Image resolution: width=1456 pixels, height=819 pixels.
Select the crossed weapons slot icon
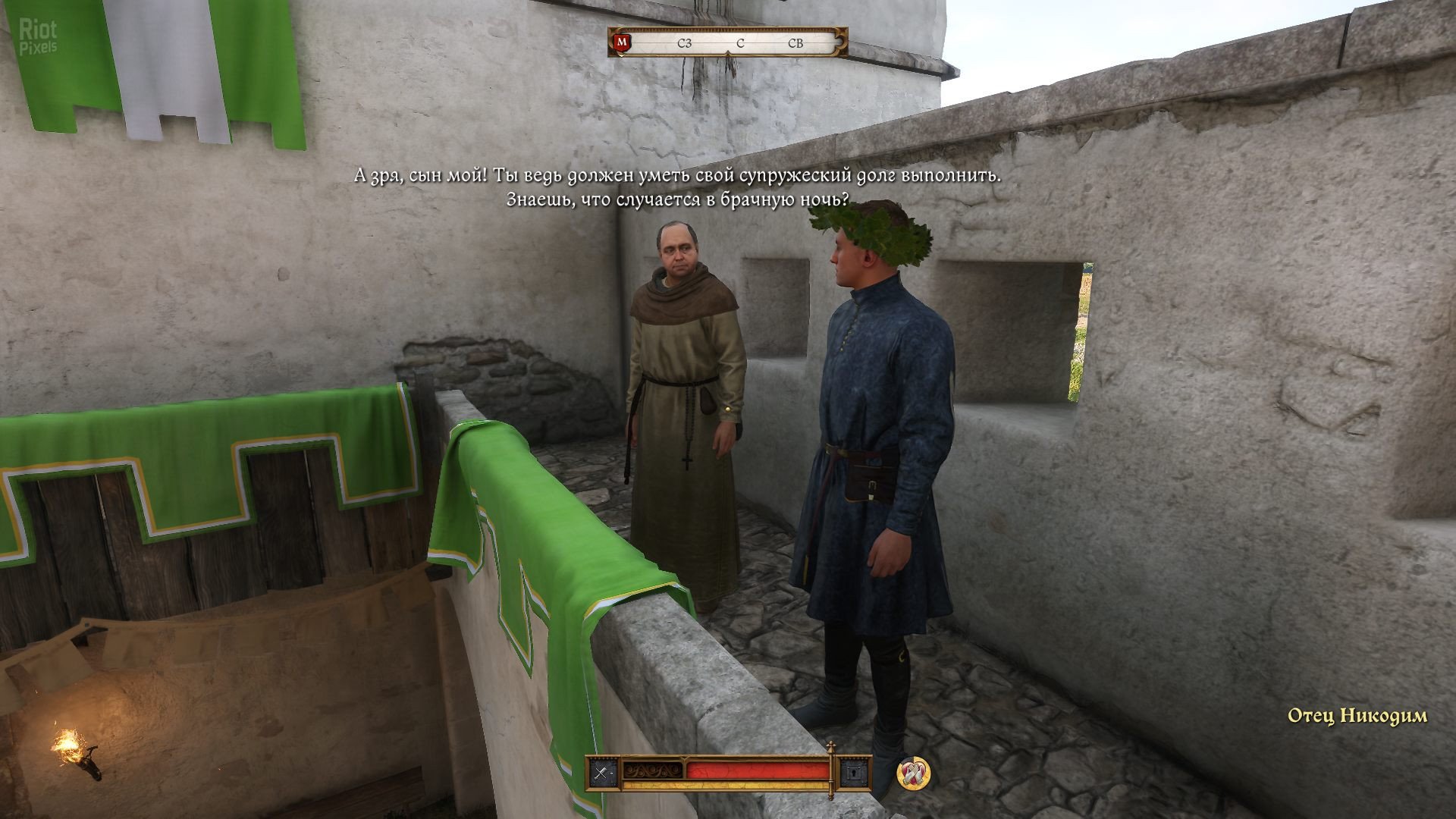tap(604, 773)
